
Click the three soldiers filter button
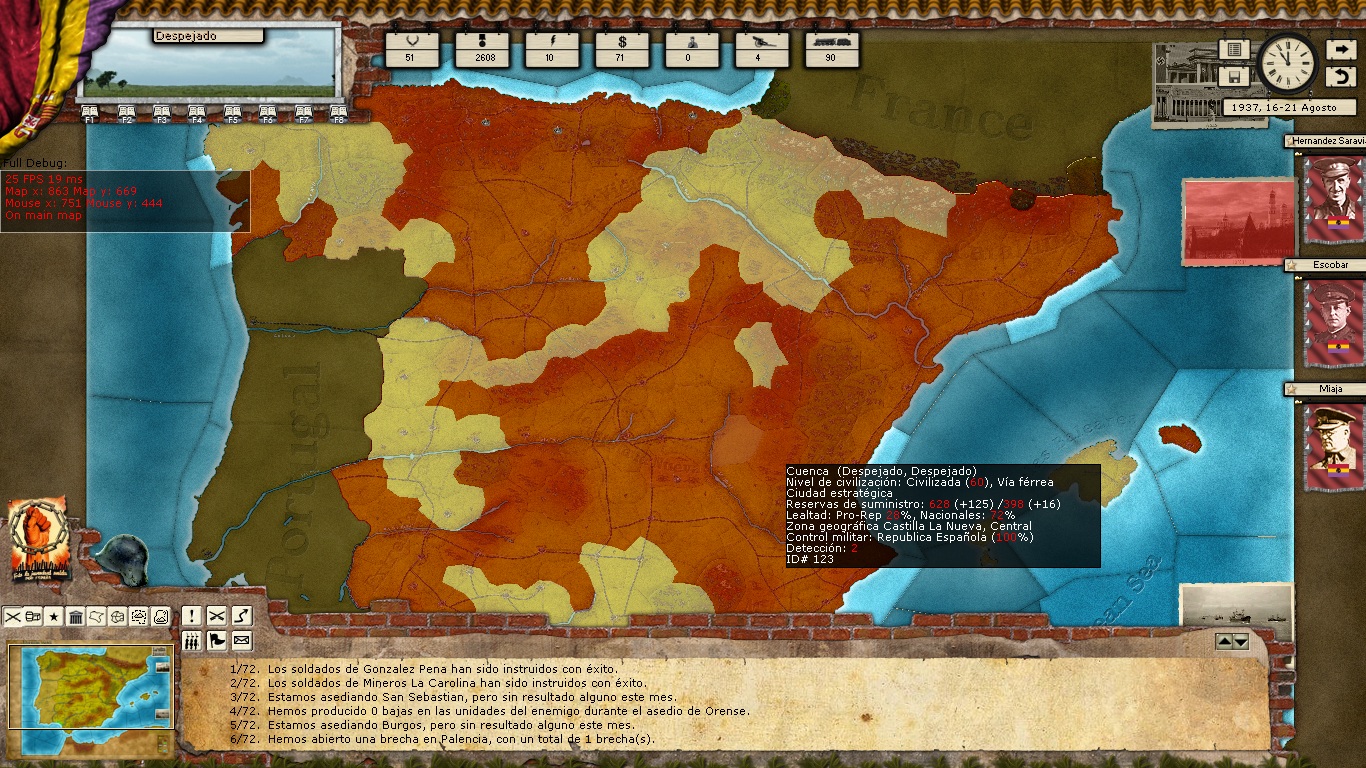point(191,640)
